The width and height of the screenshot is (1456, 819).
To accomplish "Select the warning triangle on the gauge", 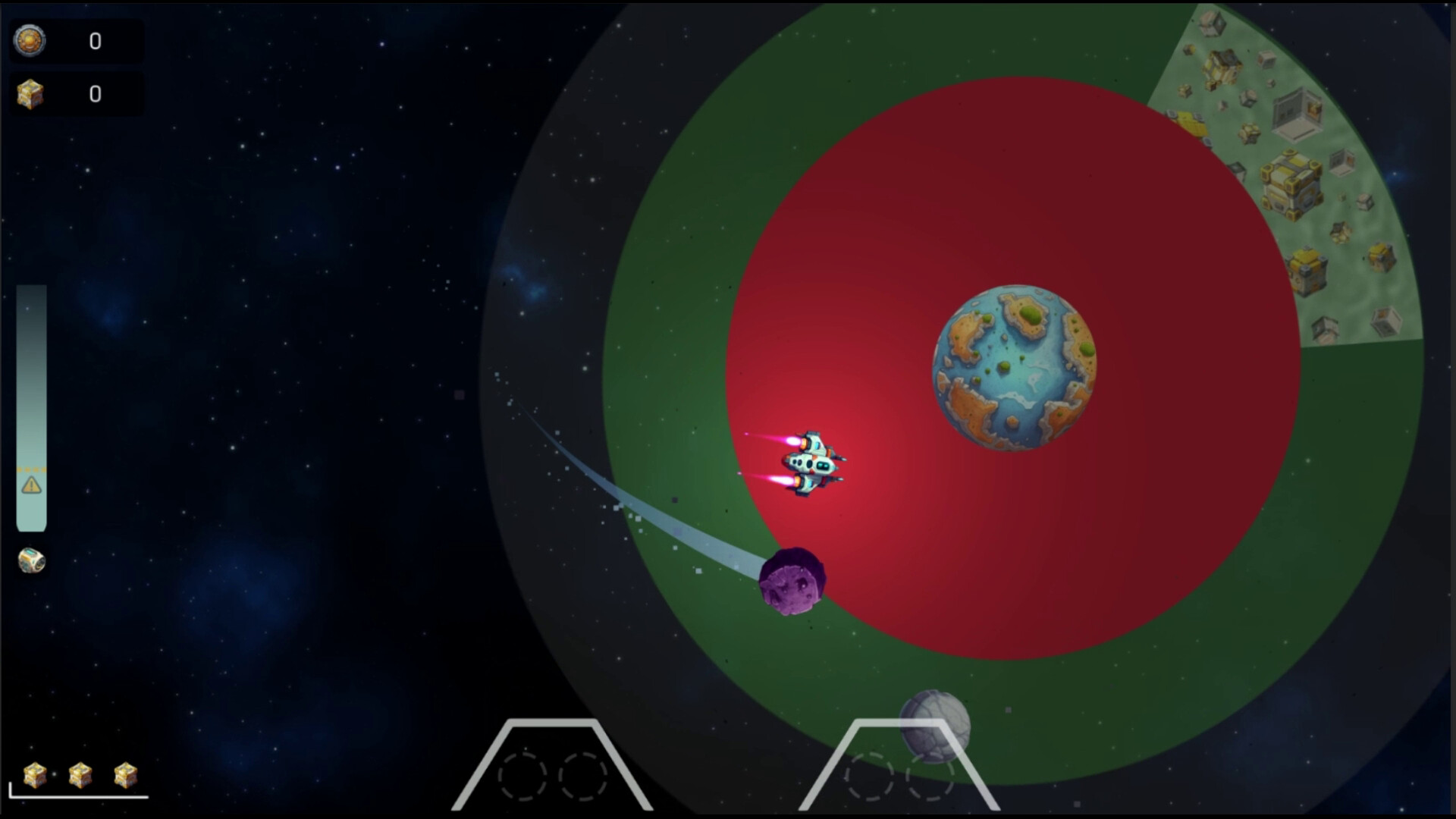I will (31, 486).
